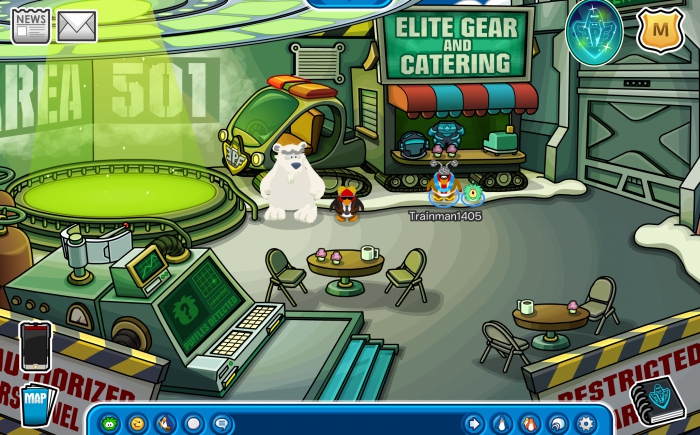Click the glowing EPF emblem badge
Screen dimensions: 700x435
click(x=594, y=30)
